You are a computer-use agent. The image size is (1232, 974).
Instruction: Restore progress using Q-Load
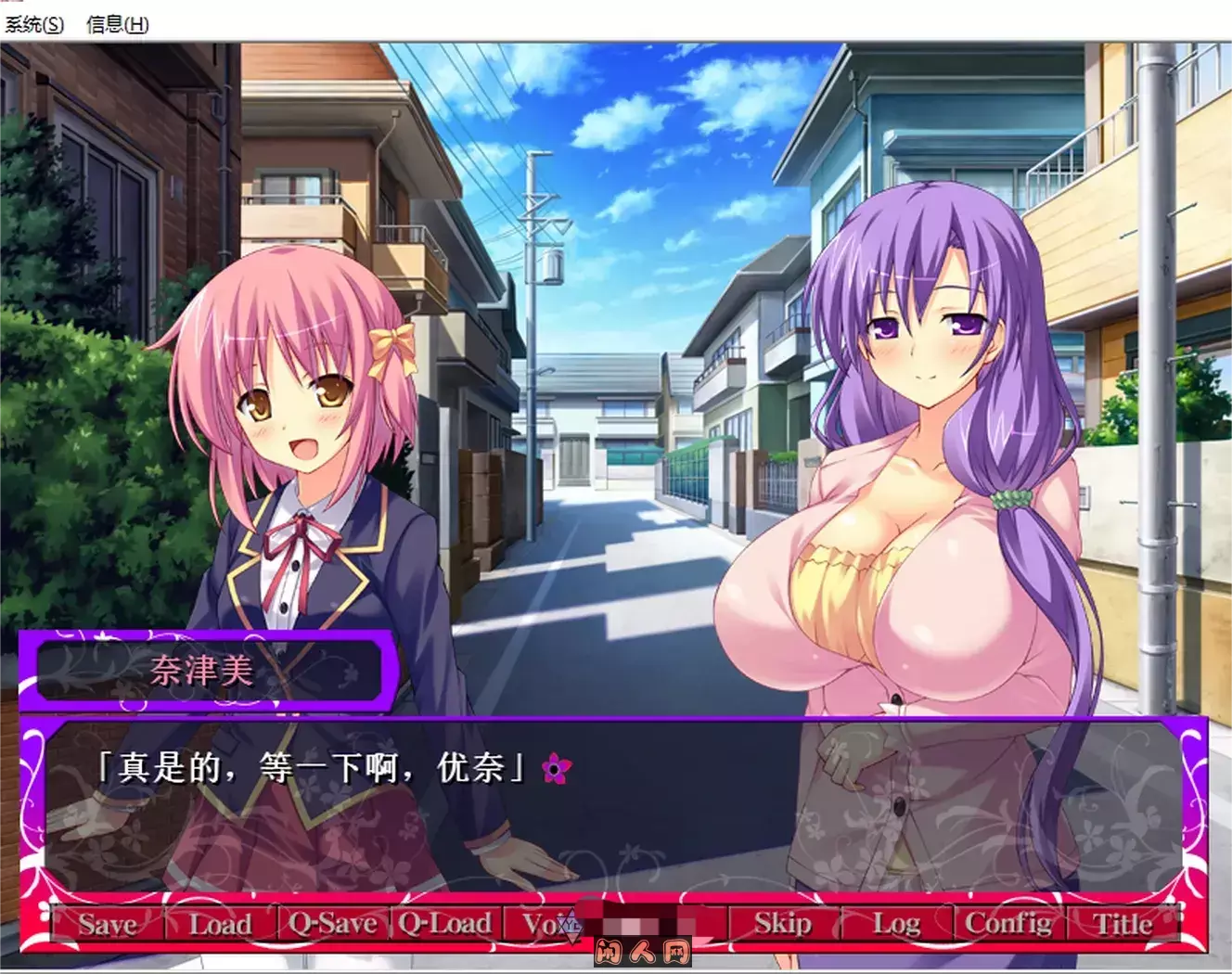(446, 924)
